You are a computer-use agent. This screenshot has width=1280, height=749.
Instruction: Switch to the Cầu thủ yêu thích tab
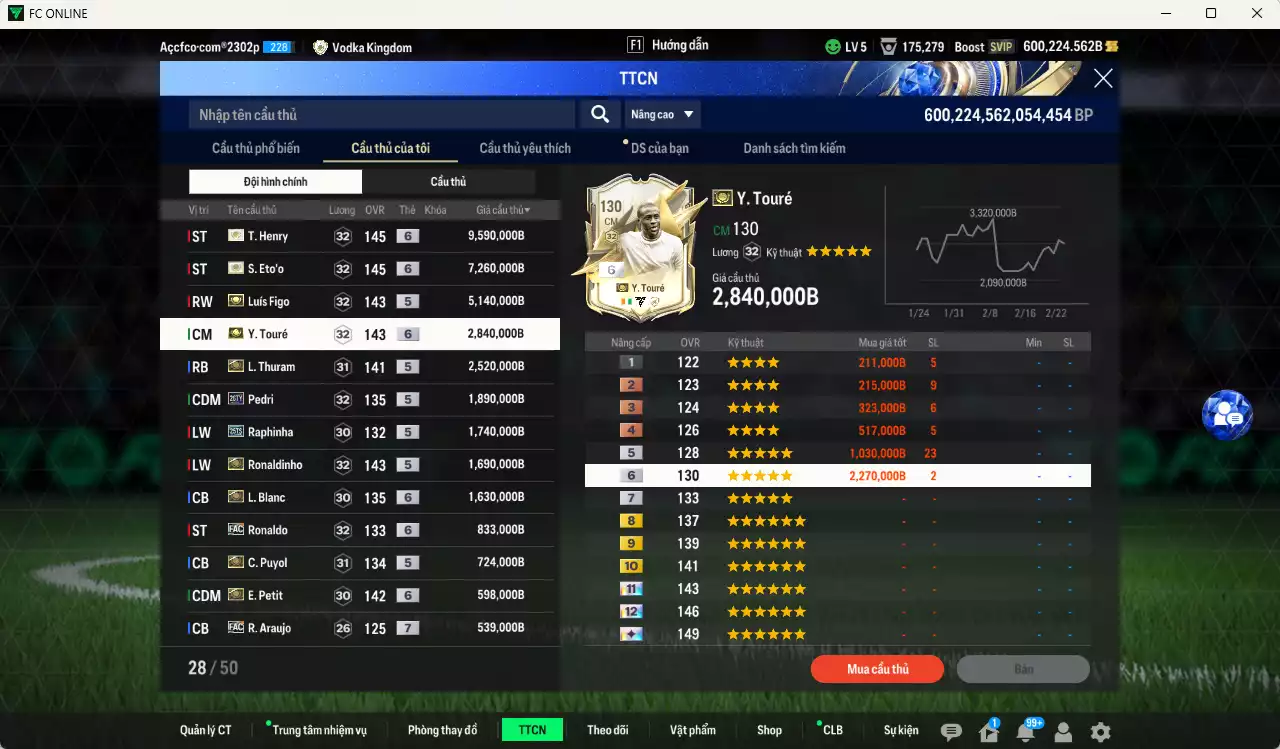click(x=524, y=147)
